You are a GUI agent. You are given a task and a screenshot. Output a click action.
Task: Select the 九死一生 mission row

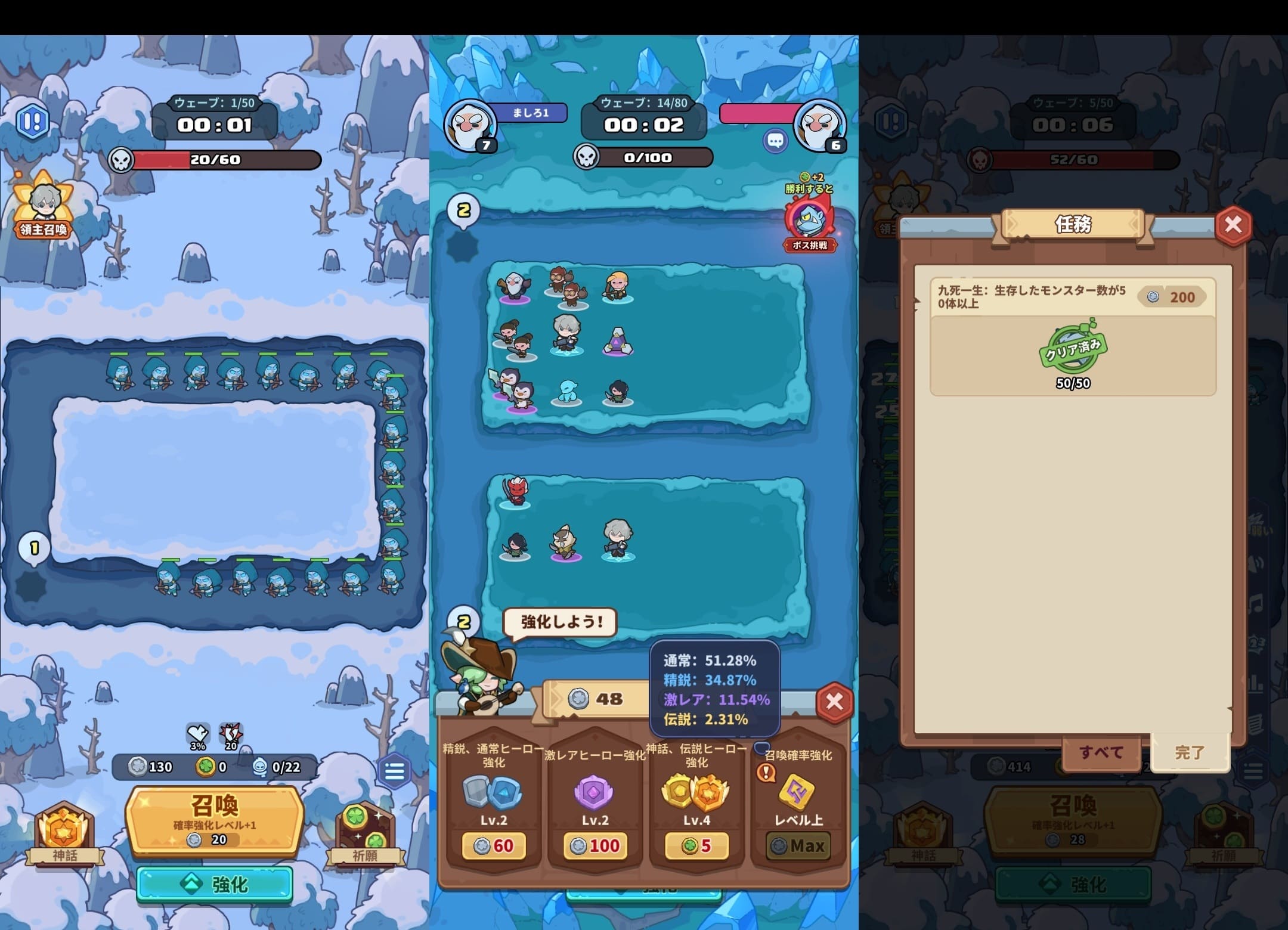click(1072, 336)
